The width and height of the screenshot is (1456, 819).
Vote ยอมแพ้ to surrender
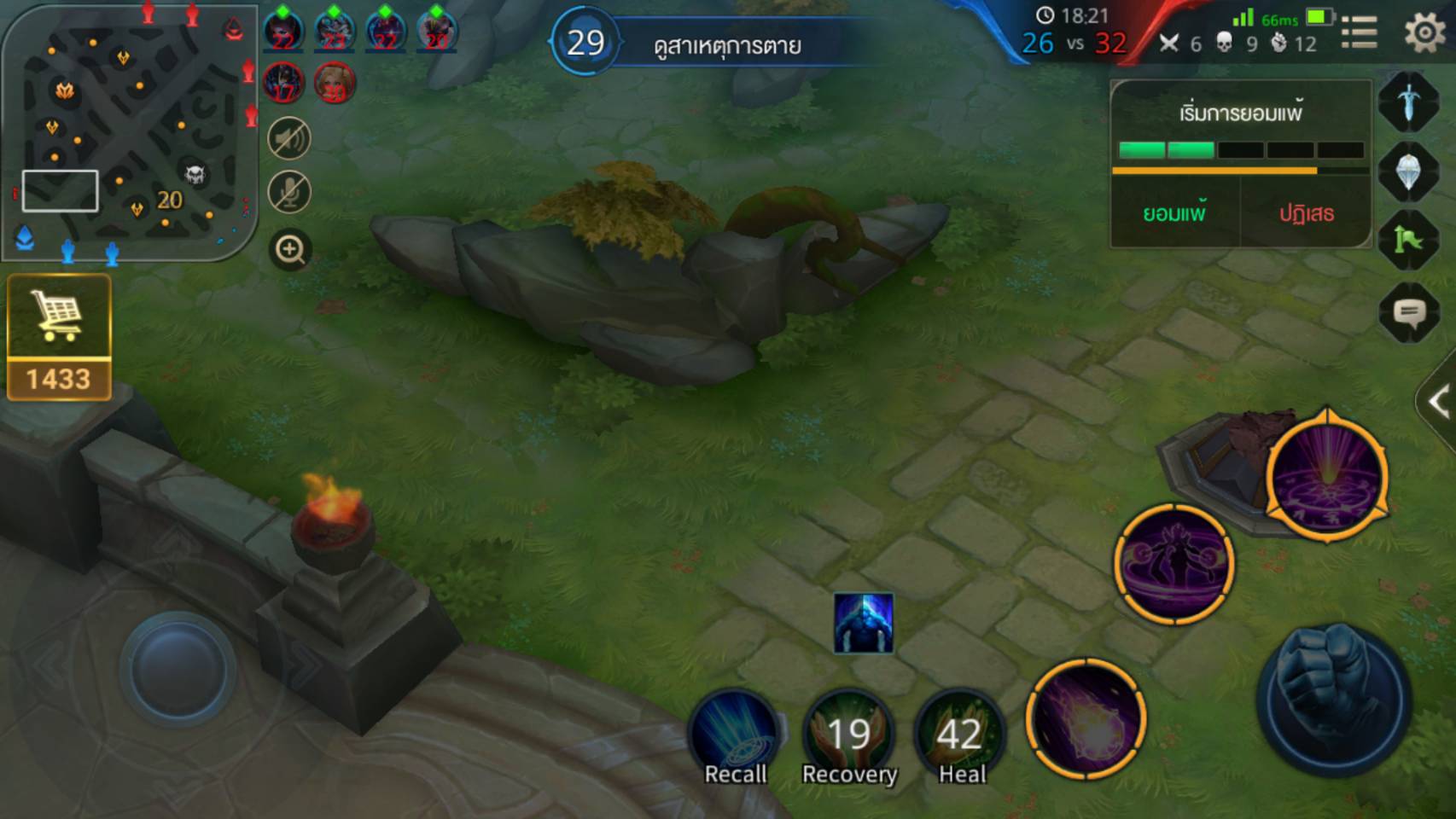point(1174,213)
